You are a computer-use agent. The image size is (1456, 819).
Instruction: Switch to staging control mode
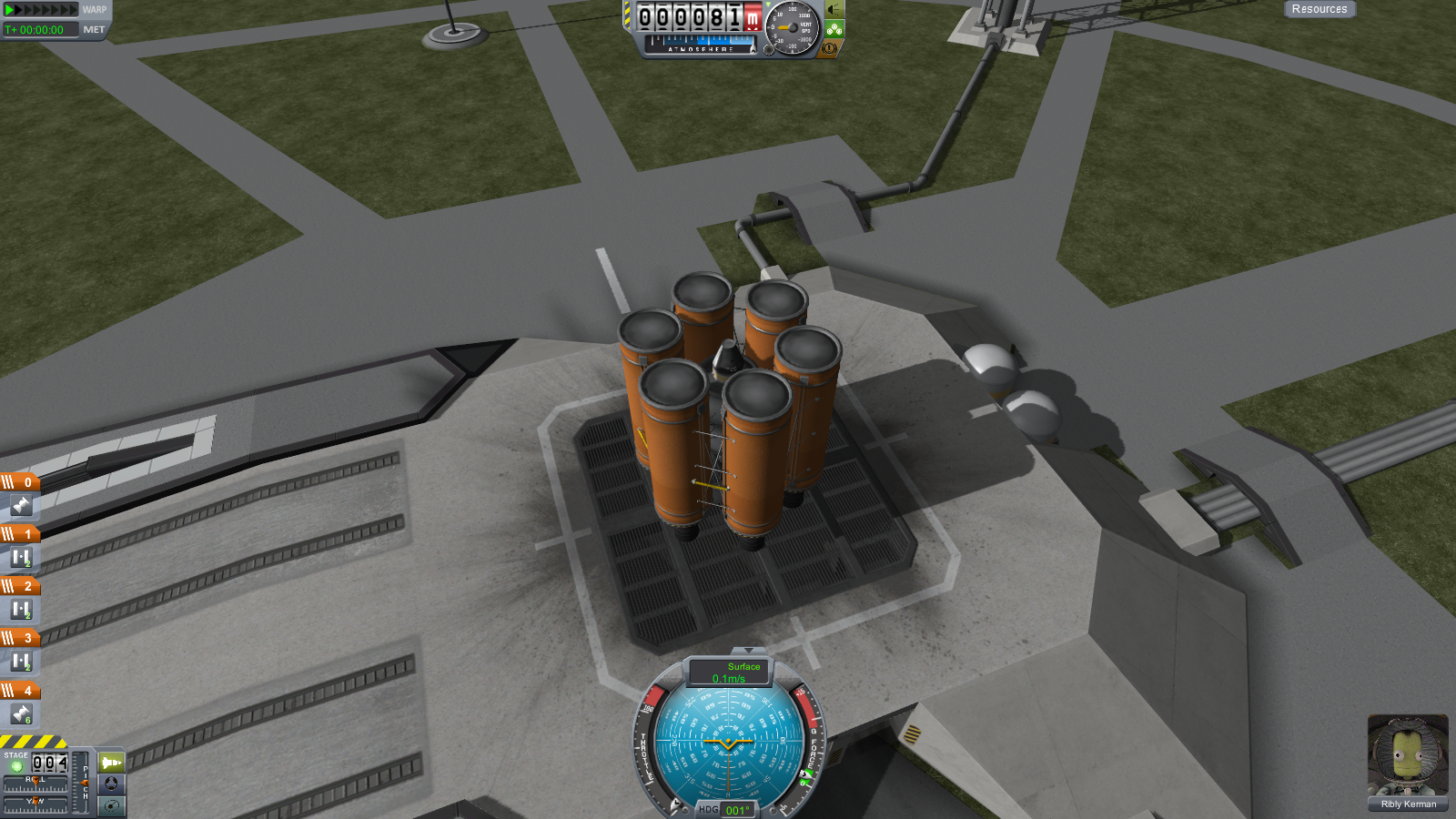click(x=111, y=763)
